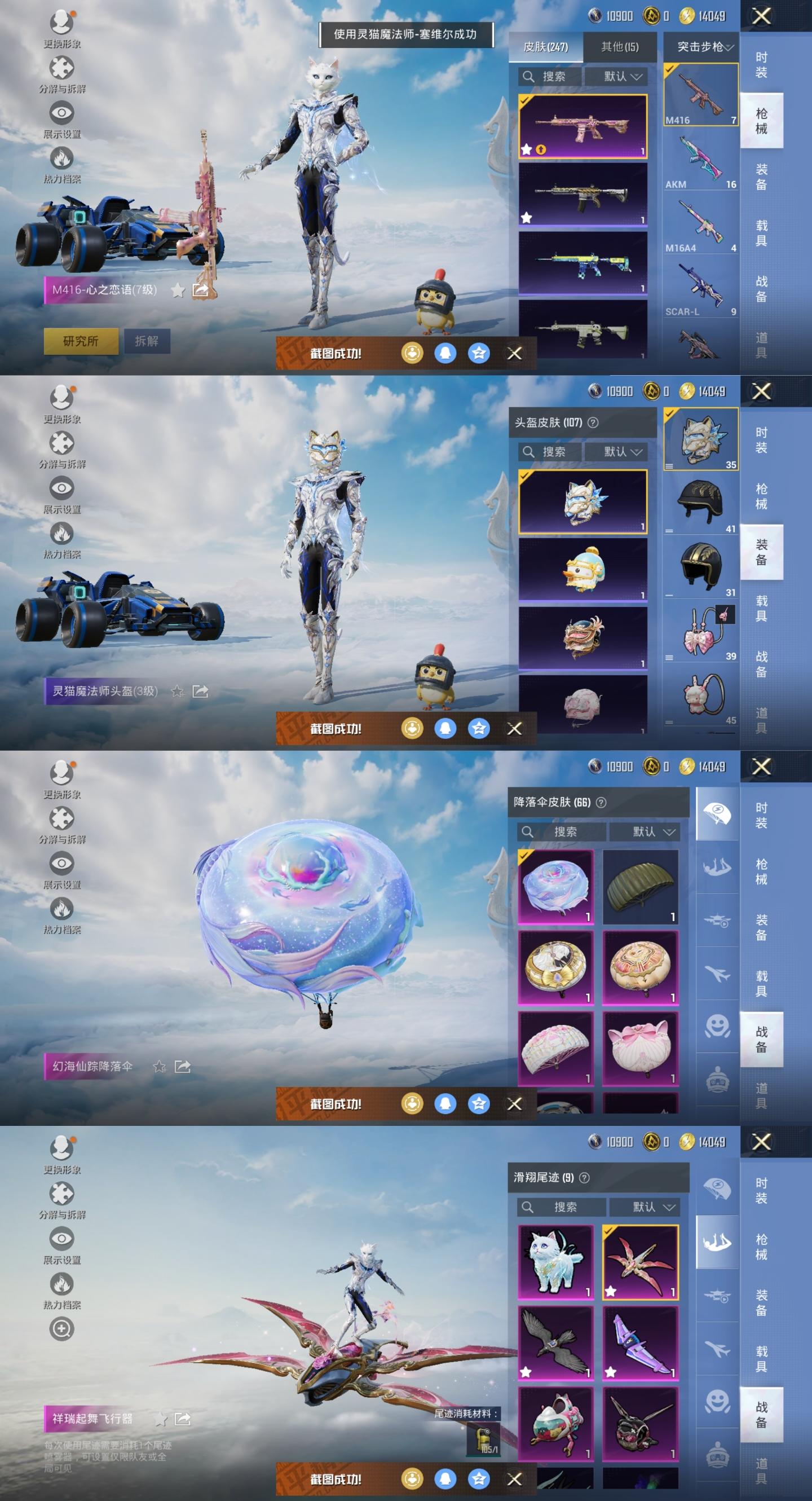The image size is (812, 1501).
Task: Choose the pink bow backpack numbered 39
Action: [701, 633]
